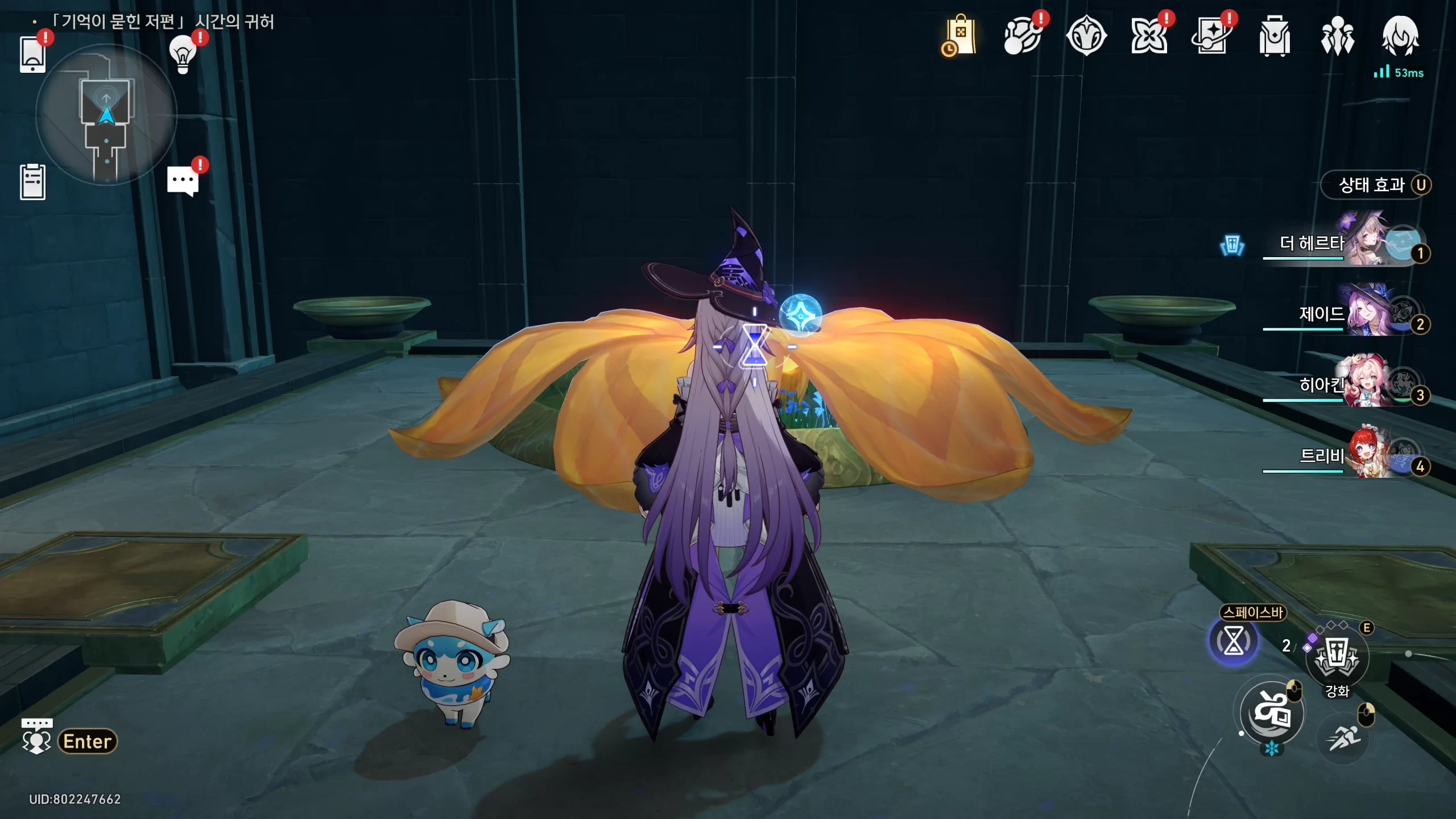Trigger the basic attack button

pyautogui.click(x=1272, y=713)
